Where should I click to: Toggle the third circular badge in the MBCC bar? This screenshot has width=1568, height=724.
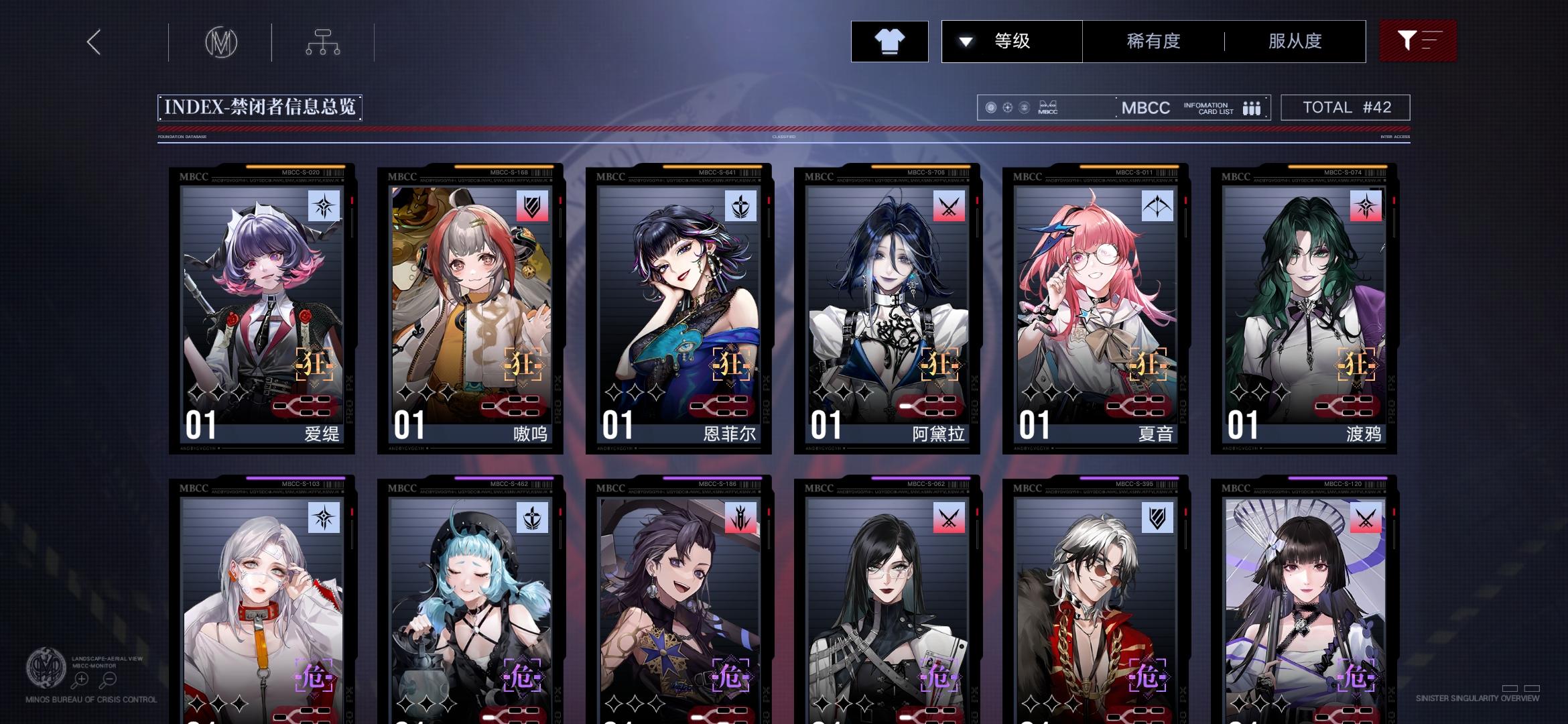pos(1024,107)
